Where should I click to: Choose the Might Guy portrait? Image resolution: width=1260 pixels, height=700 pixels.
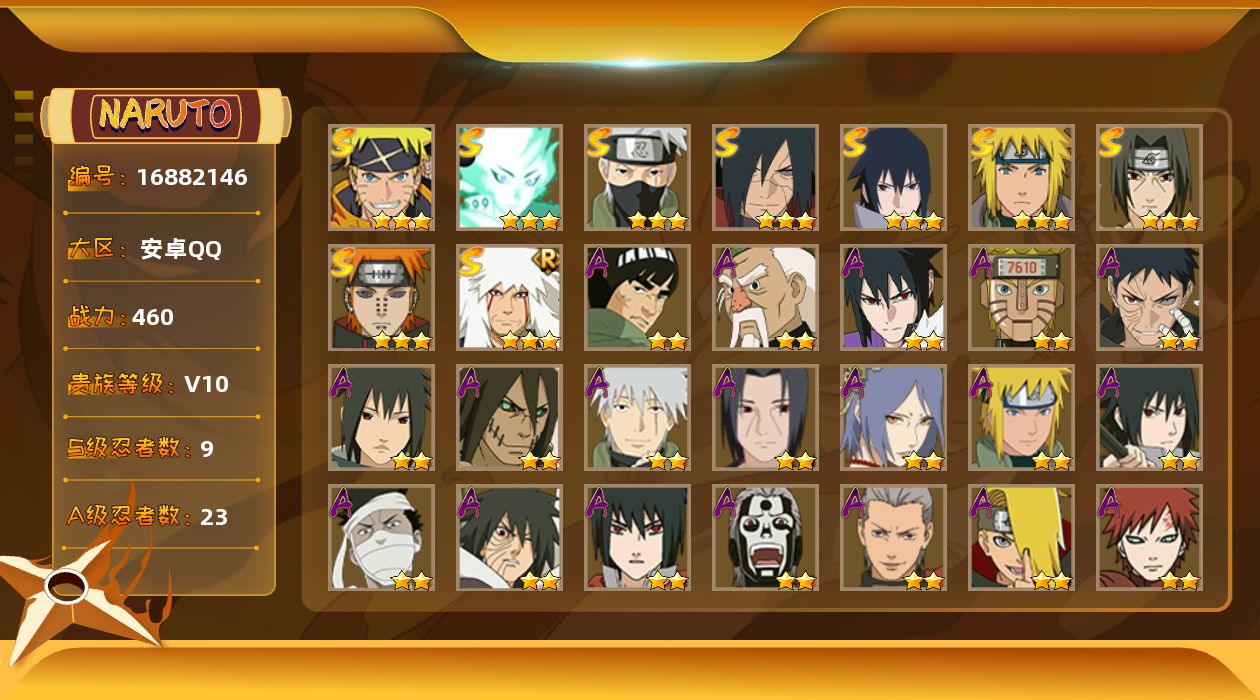pos(637,297)
